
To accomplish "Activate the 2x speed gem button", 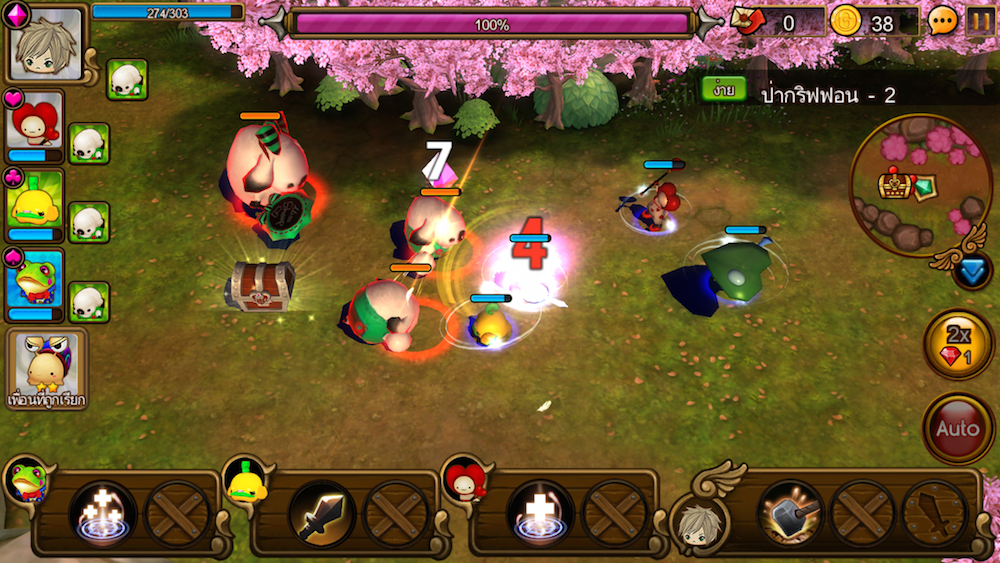I will (x=957, y=345).
